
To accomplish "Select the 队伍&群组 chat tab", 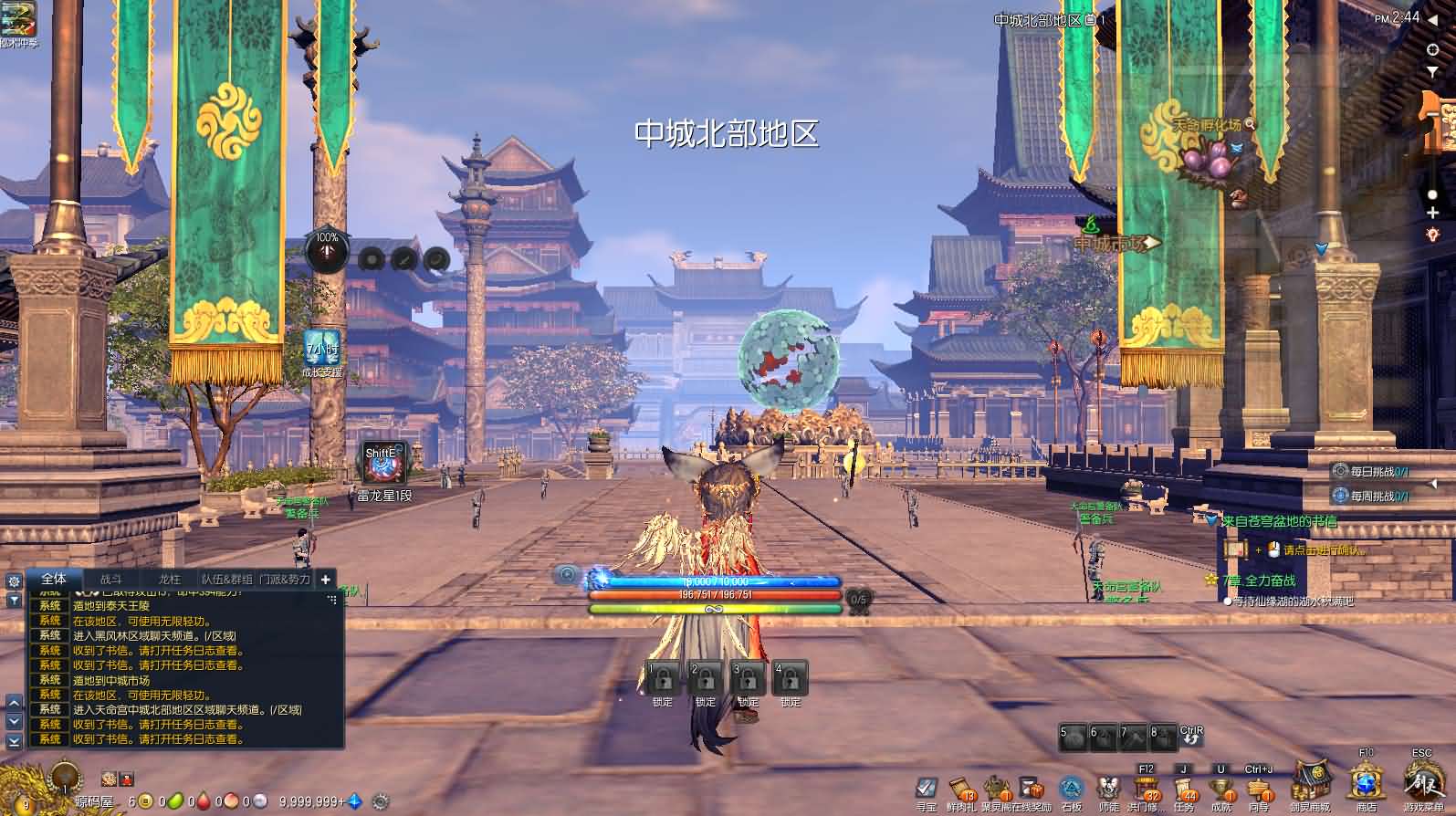I will point(226,580).
